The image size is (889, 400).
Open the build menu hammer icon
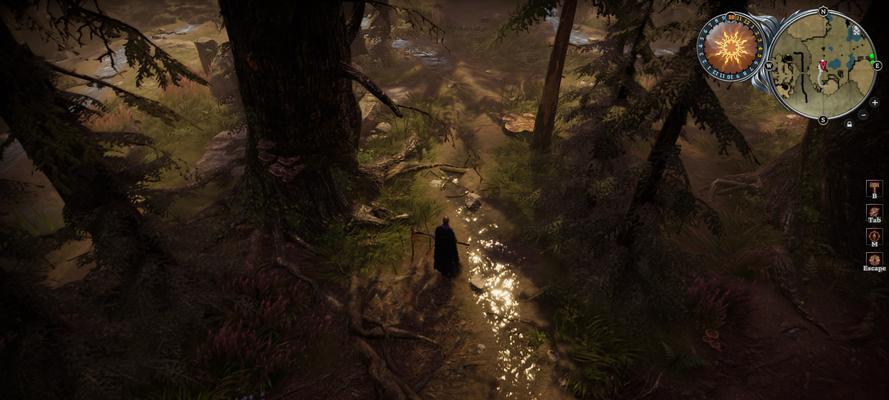point(874,187)
